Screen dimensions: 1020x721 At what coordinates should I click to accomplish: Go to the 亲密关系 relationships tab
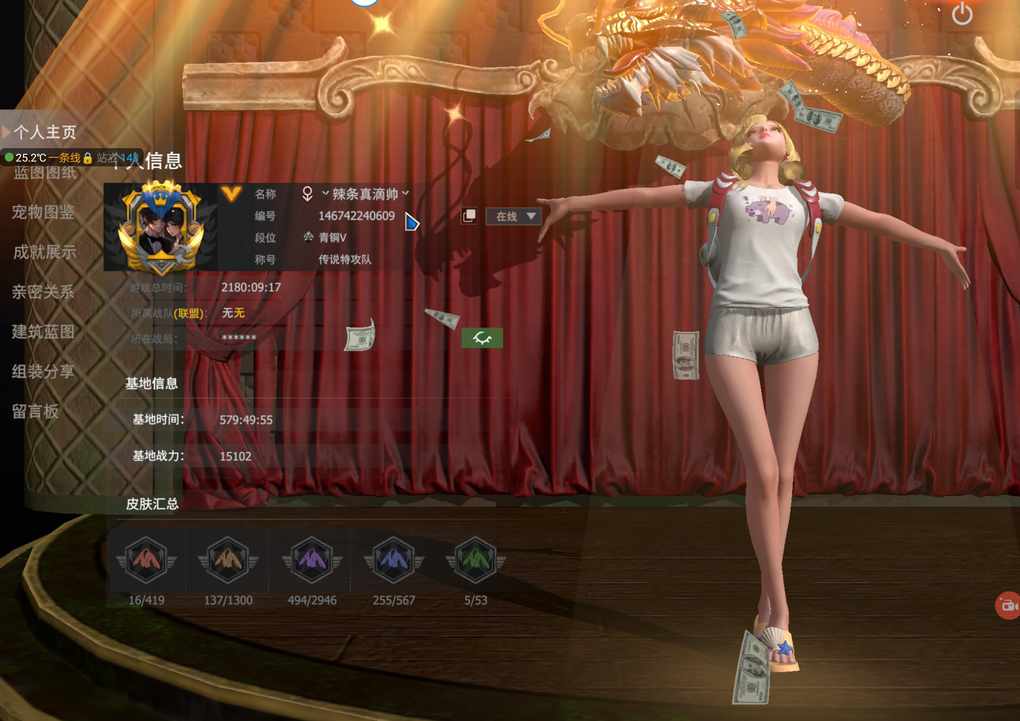pyautogui.click(x=45, y=292)
